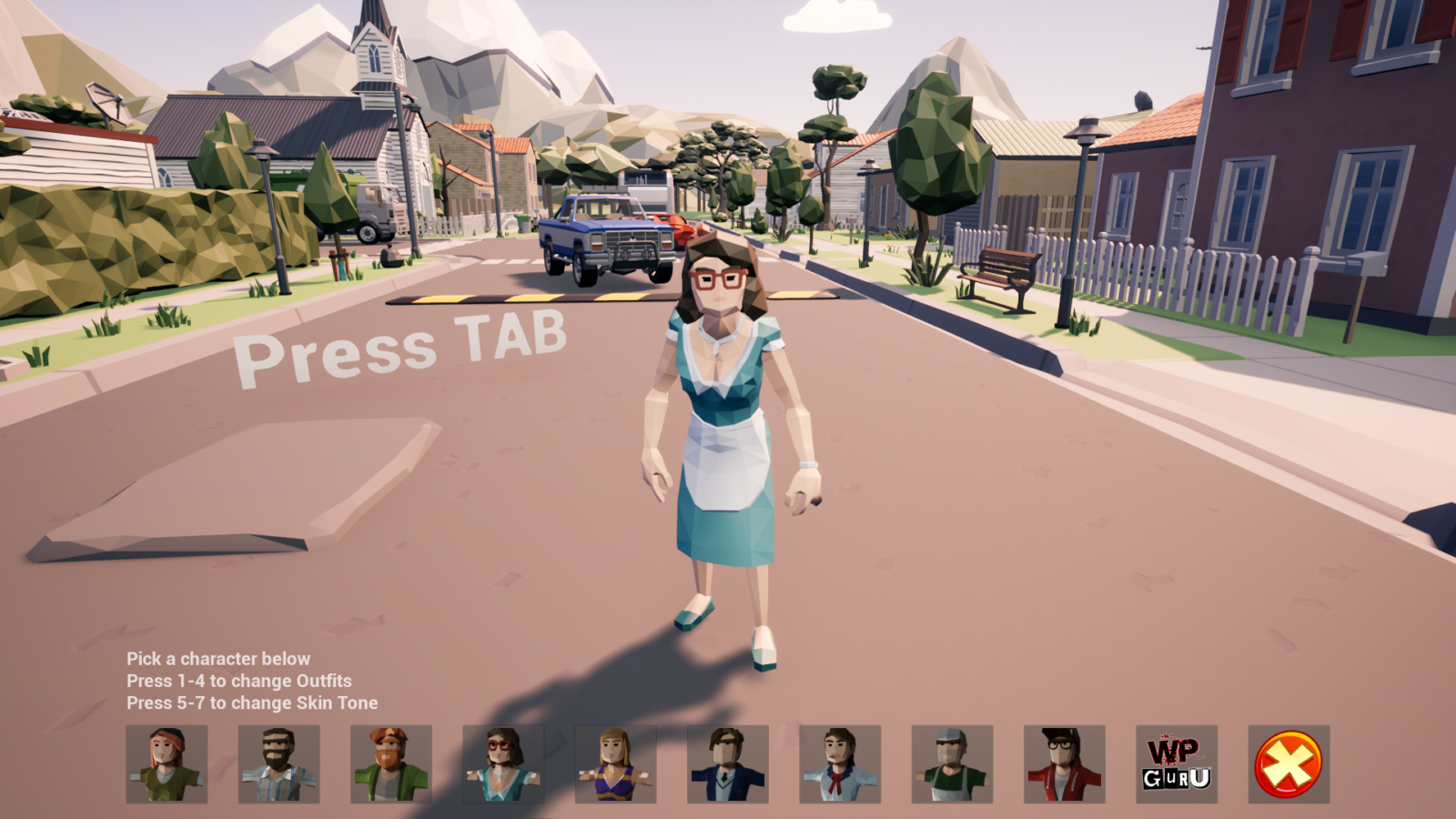Viewport: 1456px width, 819px height.
Task: Click the currently displayed waitress character model
Action: [723, 409]
